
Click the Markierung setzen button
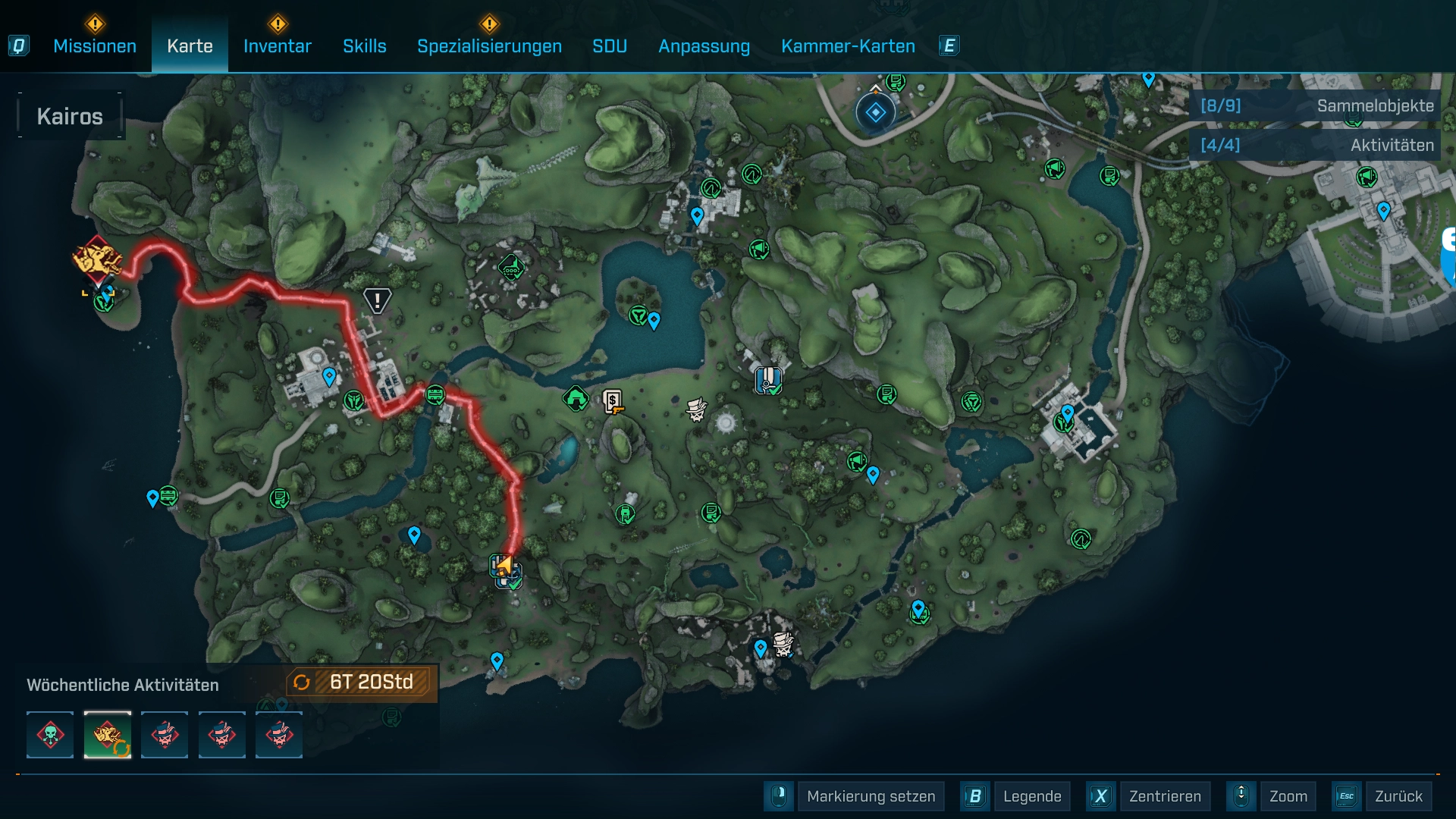click(871, 796)
